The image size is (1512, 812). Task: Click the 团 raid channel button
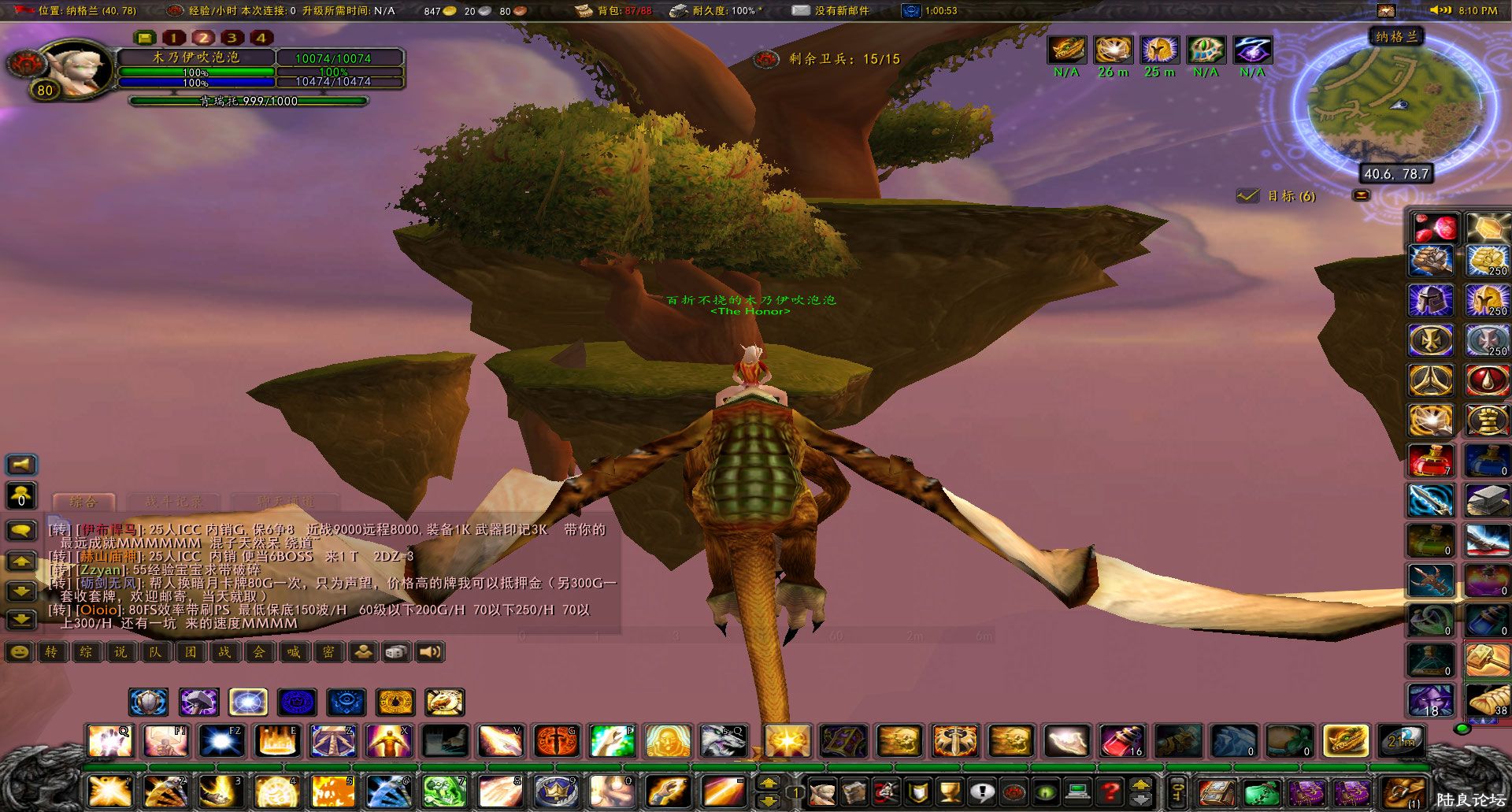[x=189, y=652]
